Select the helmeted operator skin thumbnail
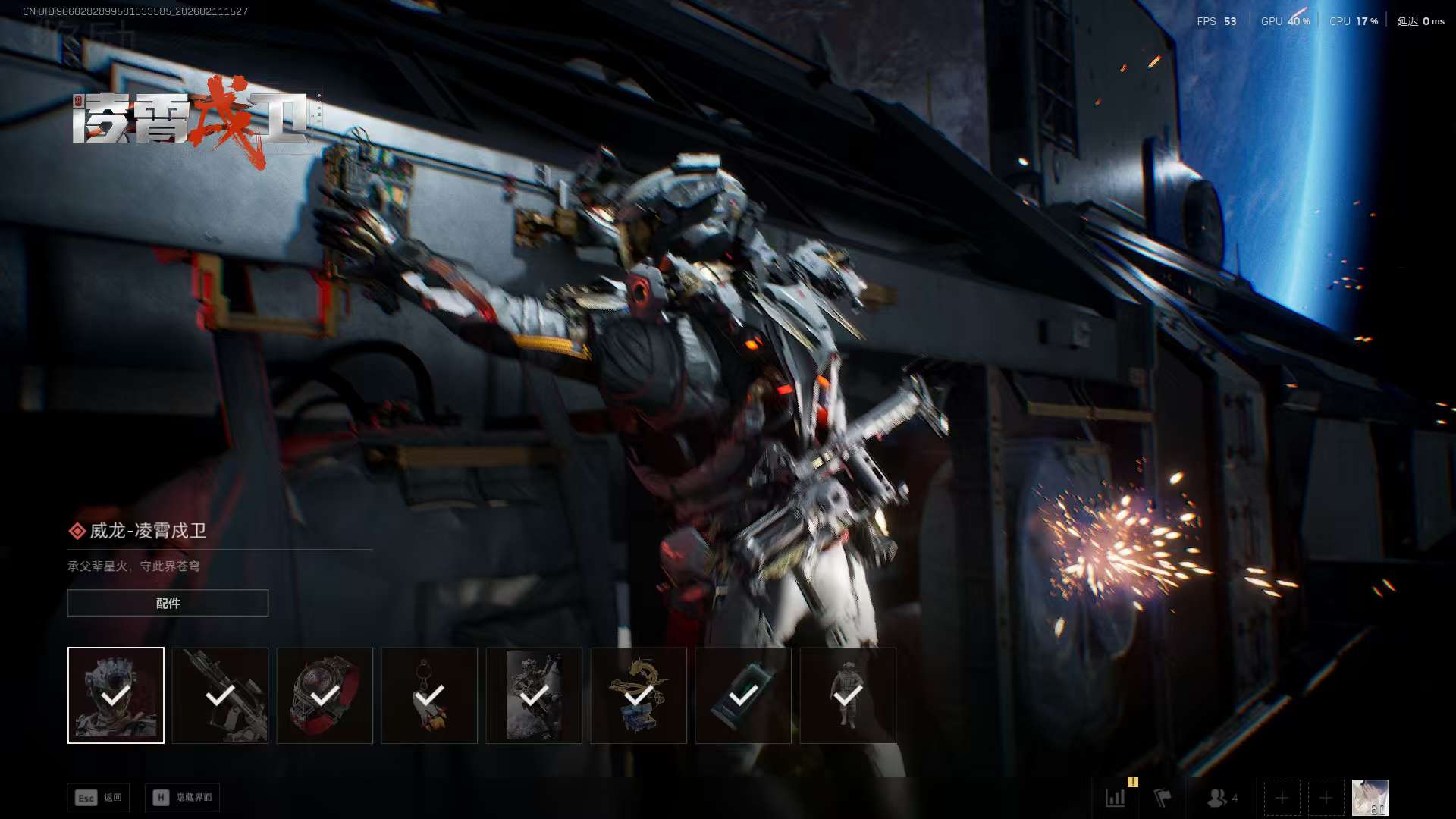 [116, 695]
